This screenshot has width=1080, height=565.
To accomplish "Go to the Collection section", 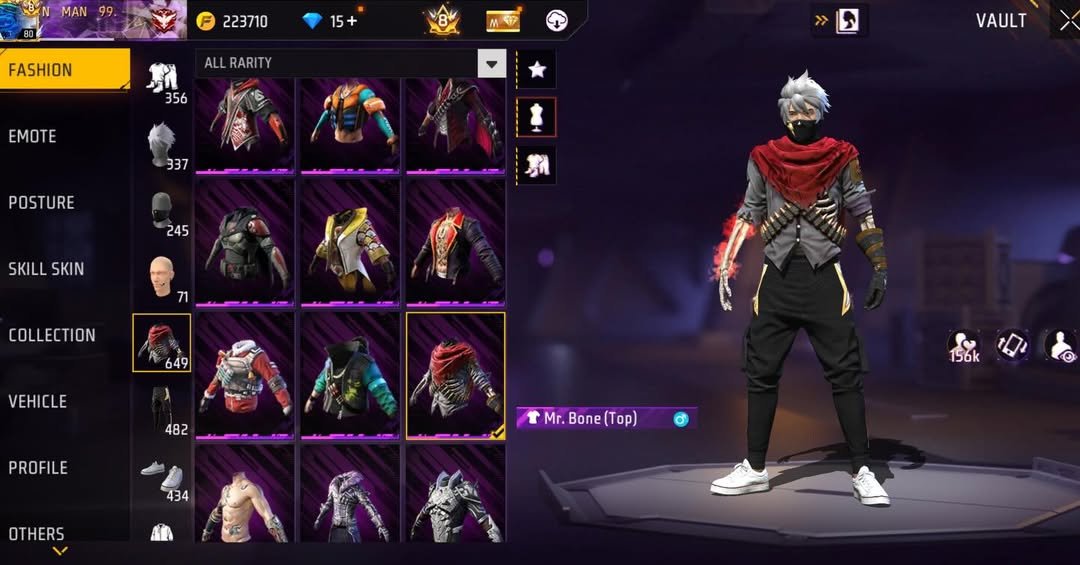I will [x=52, y=335].
